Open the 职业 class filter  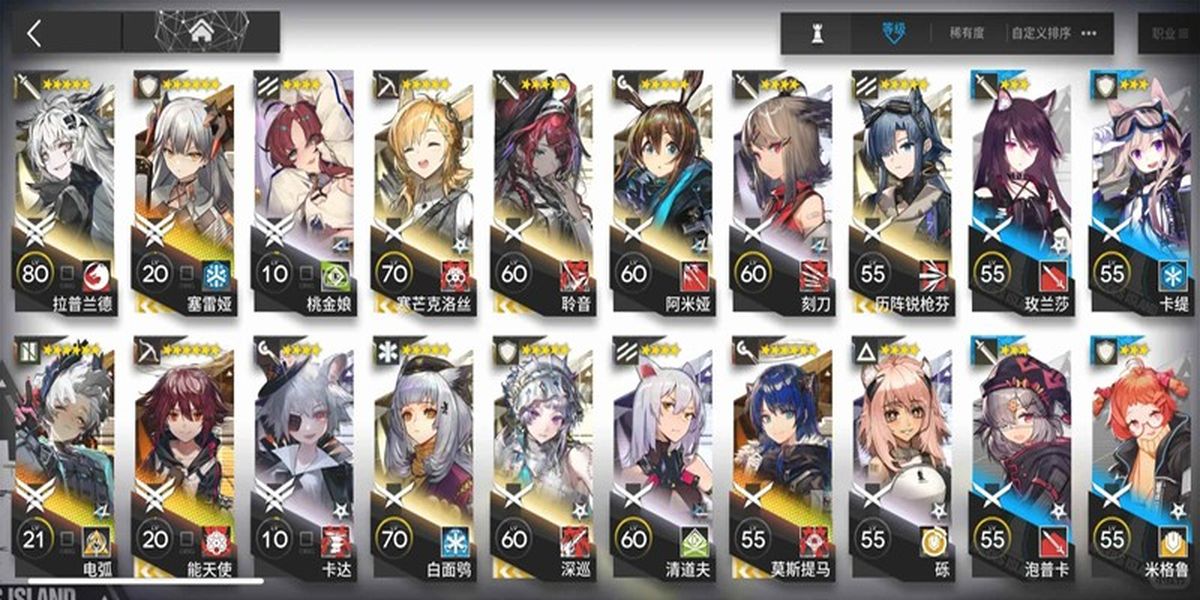point(1166,33)
